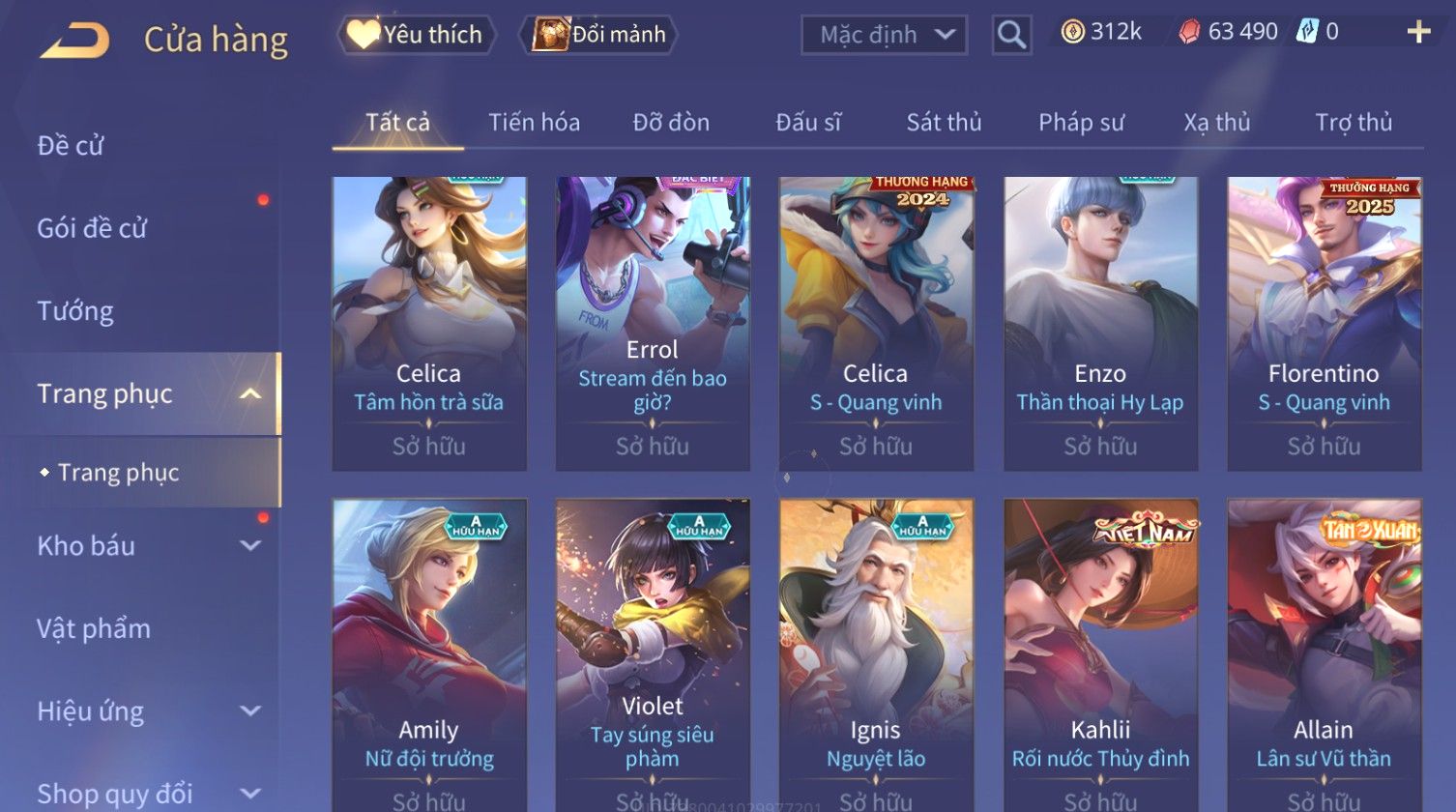The height and width of the screenshot is (812, 1456).
Task: Open the Đổi mảnh exchange
Action: 599,35
